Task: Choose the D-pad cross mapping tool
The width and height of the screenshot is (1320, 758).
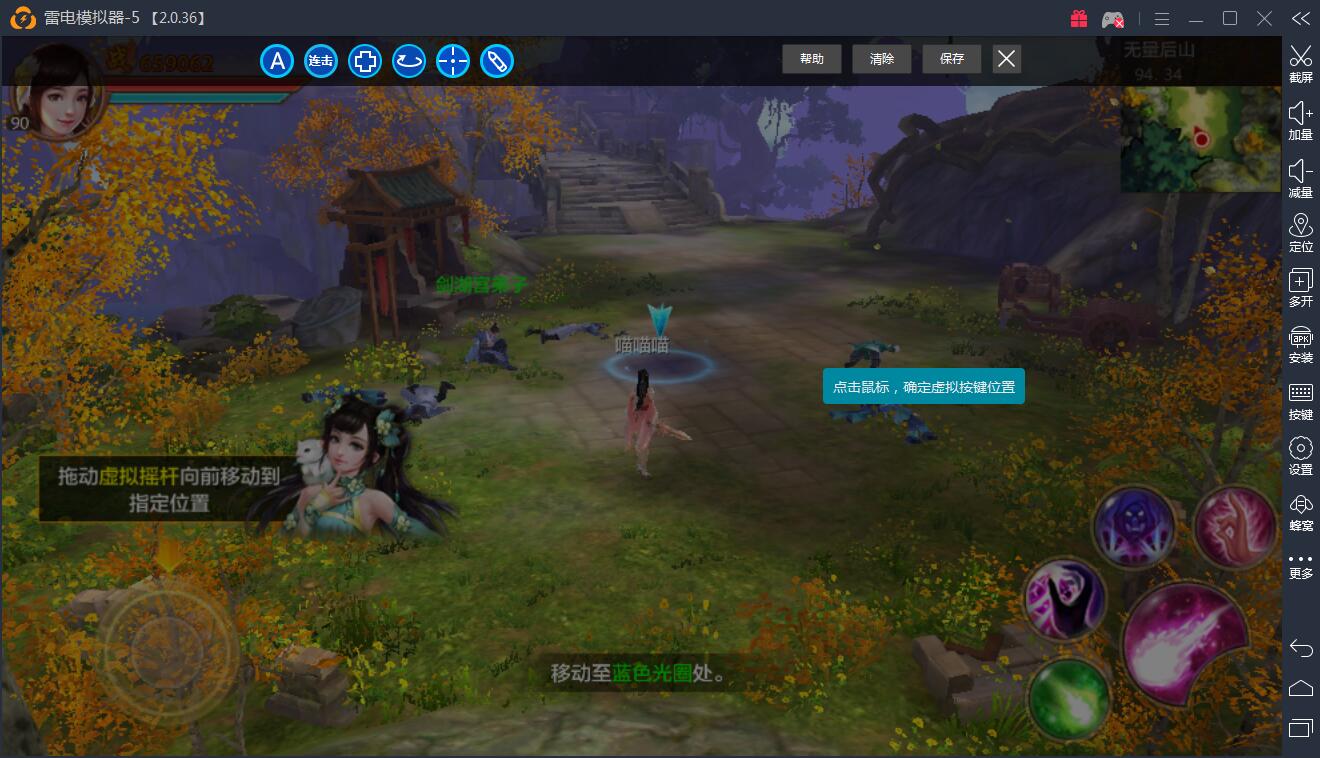Action: click(365, 61)
